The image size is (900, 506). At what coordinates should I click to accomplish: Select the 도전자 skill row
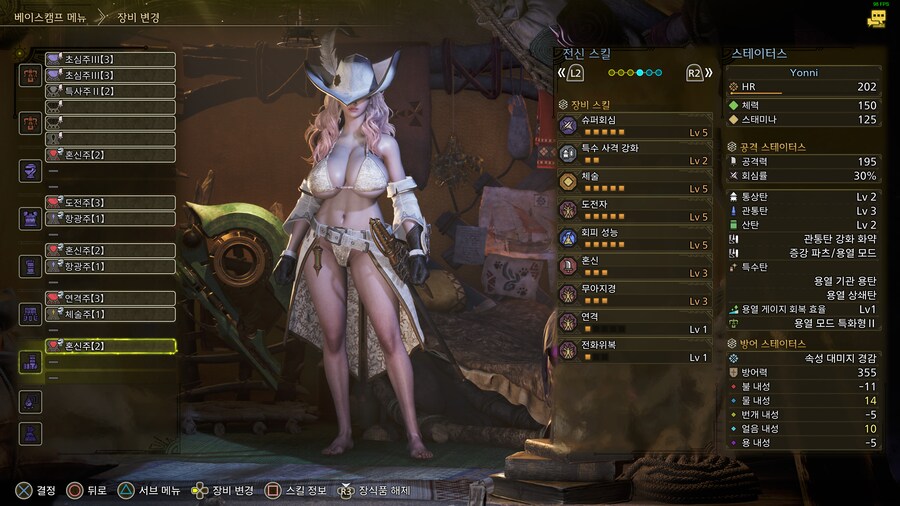pos(635,209)
